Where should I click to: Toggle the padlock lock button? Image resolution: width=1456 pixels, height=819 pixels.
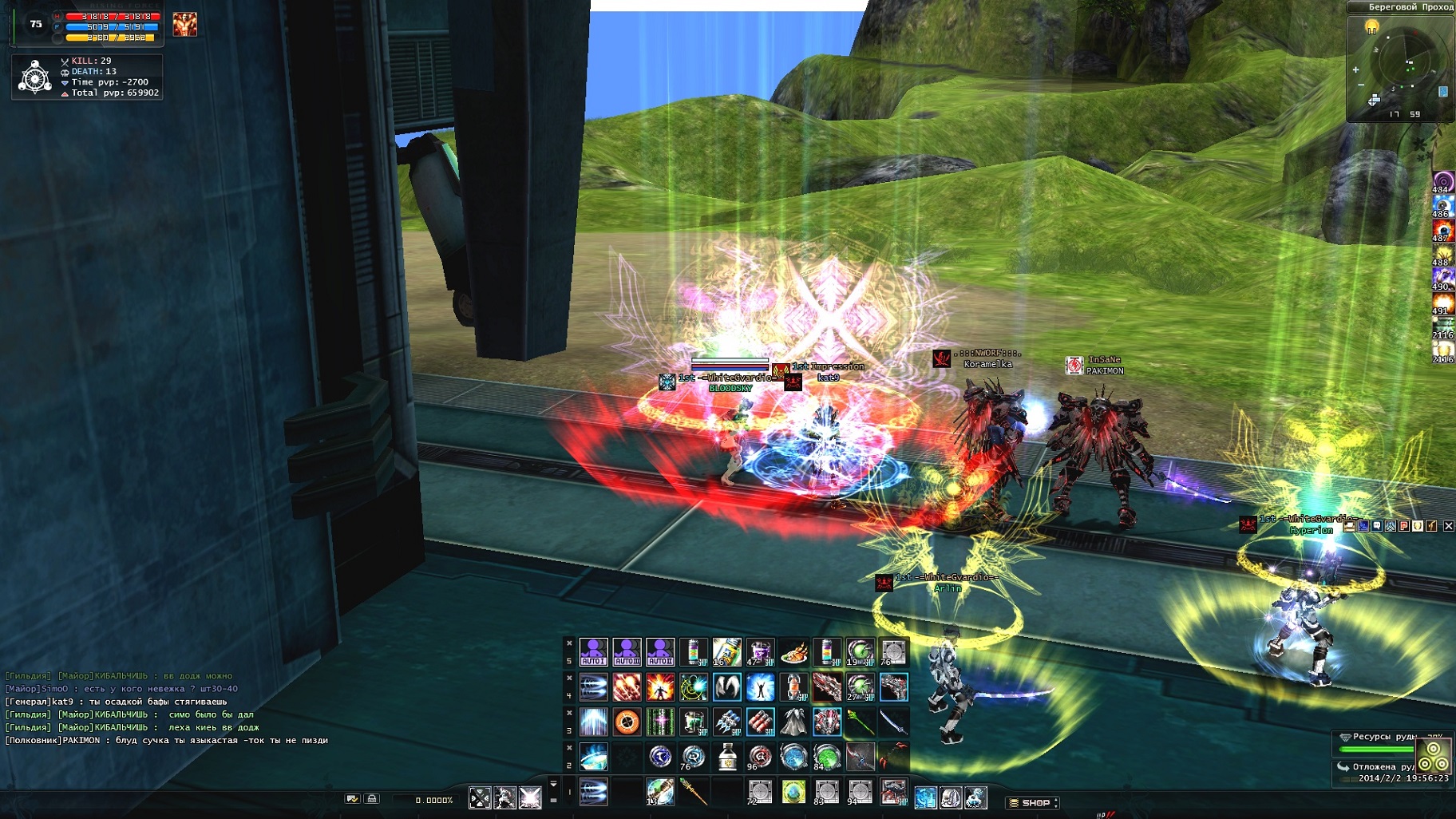coord(371,798)
